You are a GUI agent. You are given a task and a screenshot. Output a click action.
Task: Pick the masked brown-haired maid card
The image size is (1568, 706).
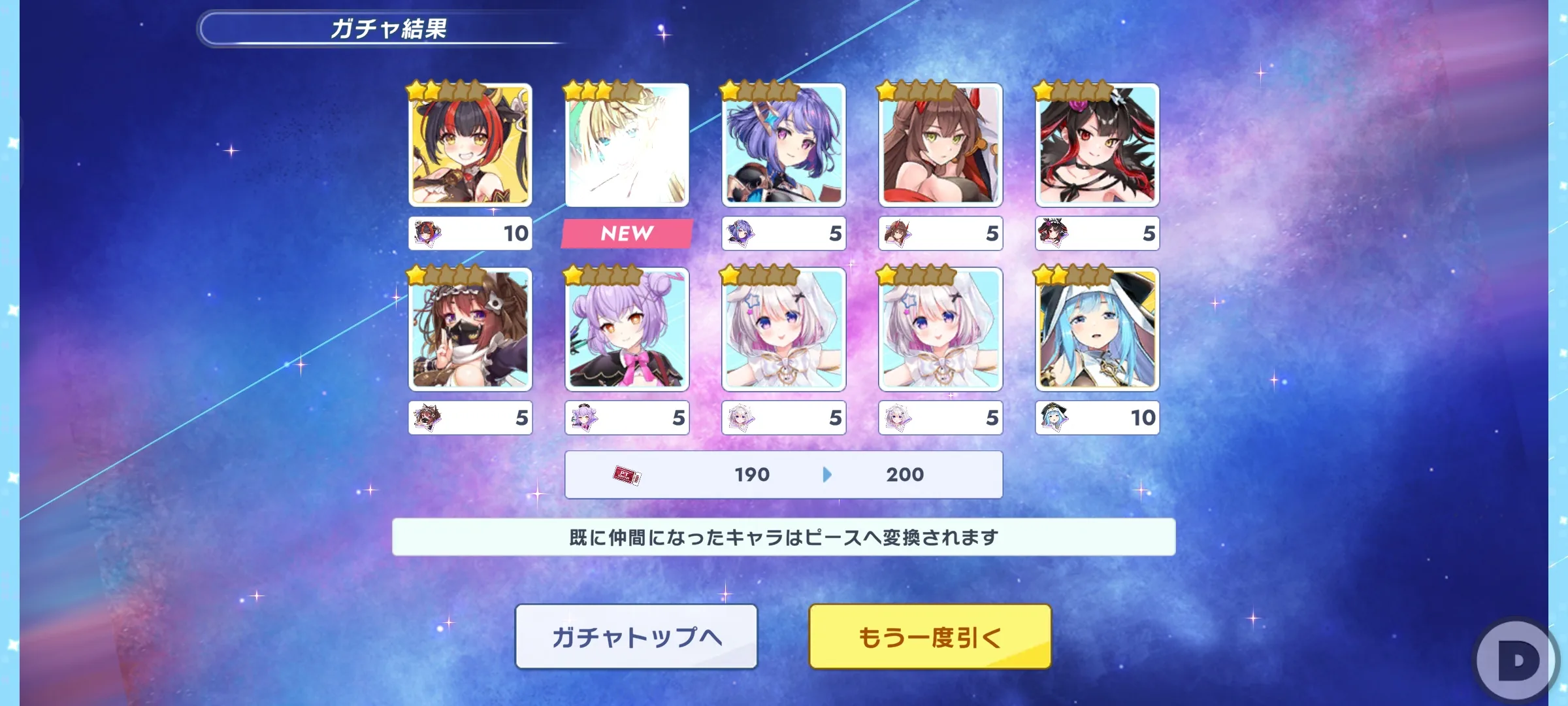470,329
